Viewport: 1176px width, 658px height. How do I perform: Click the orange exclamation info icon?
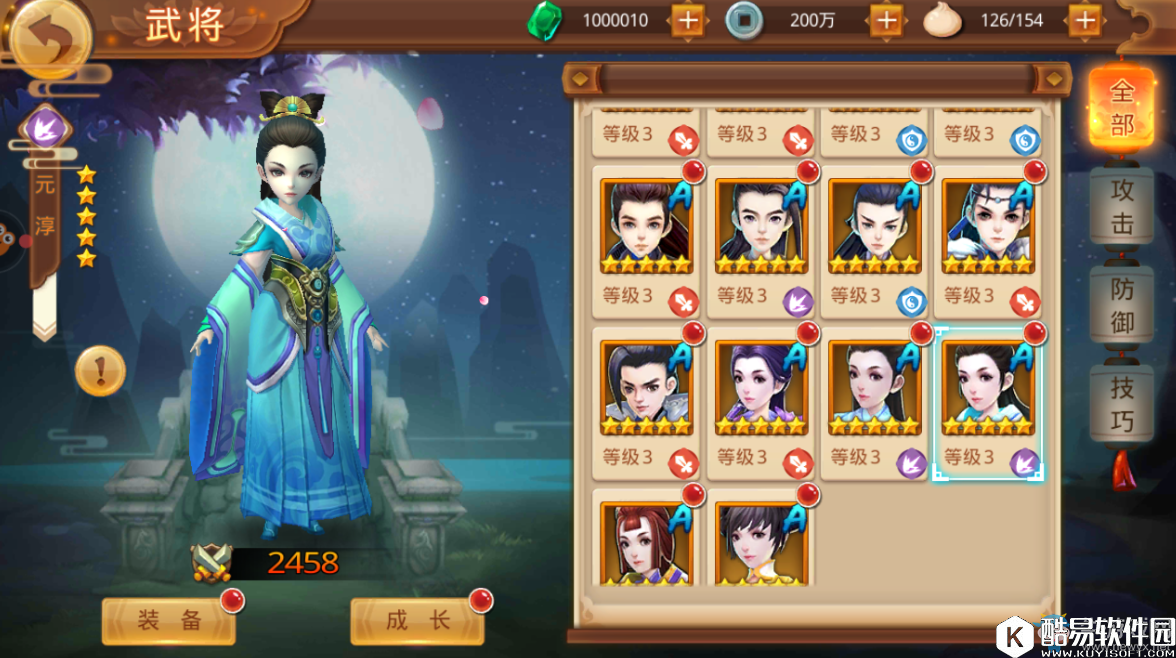pyautogui.click(x=100, y=372)
